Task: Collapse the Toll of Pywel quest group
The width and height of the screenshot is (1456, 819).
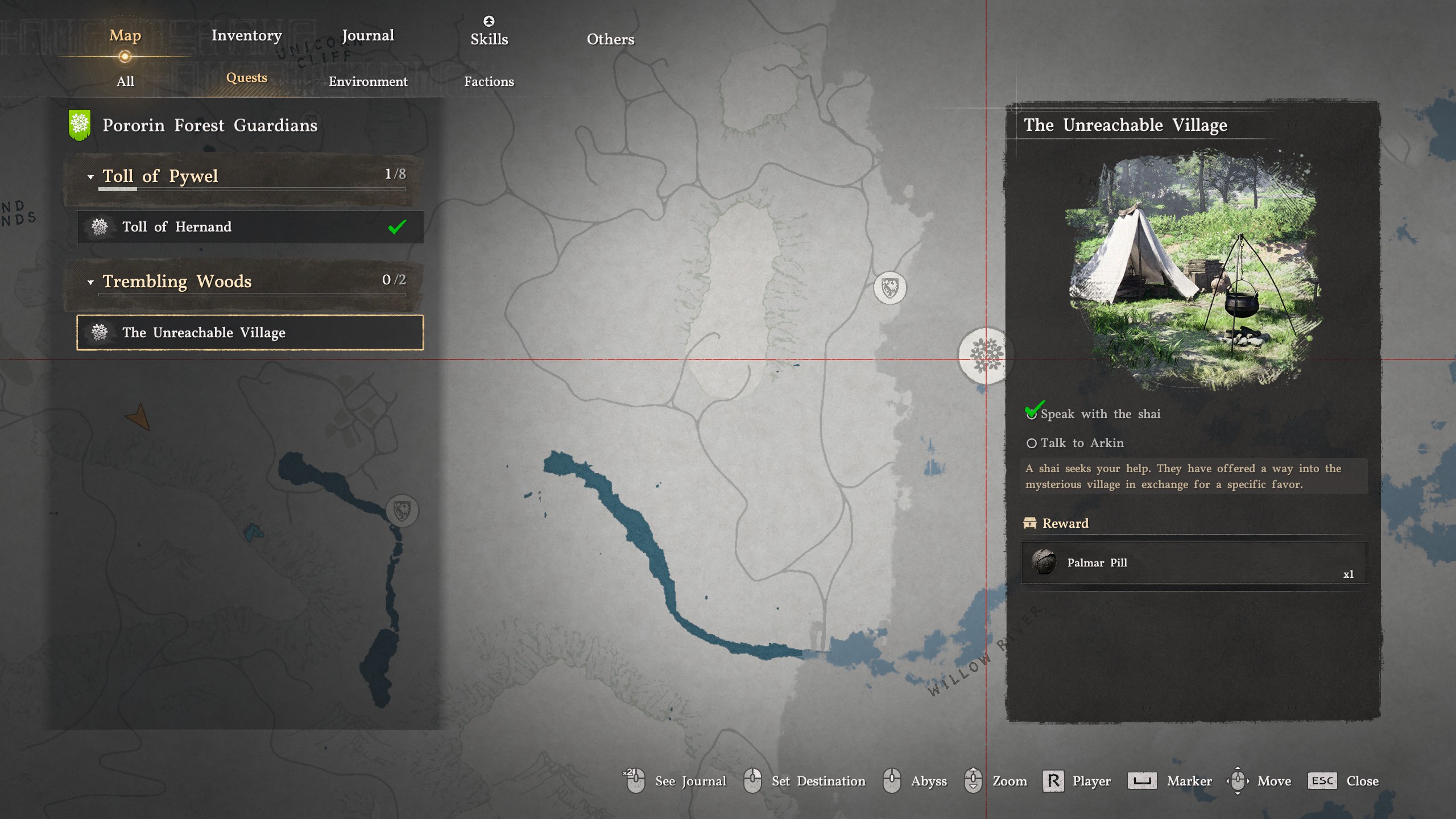Action: pos(90,177)
